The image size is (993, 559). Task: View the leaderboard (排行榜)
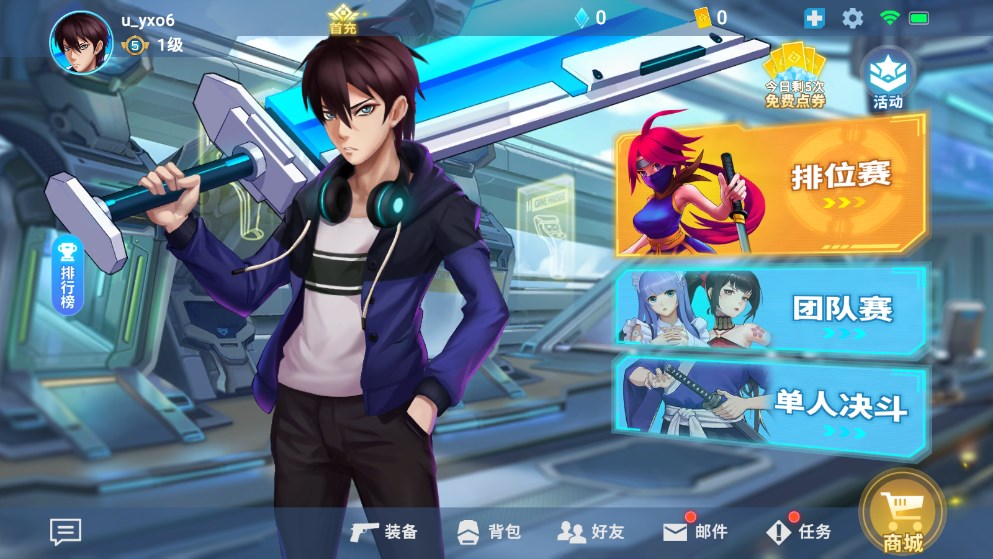[68, 274]
